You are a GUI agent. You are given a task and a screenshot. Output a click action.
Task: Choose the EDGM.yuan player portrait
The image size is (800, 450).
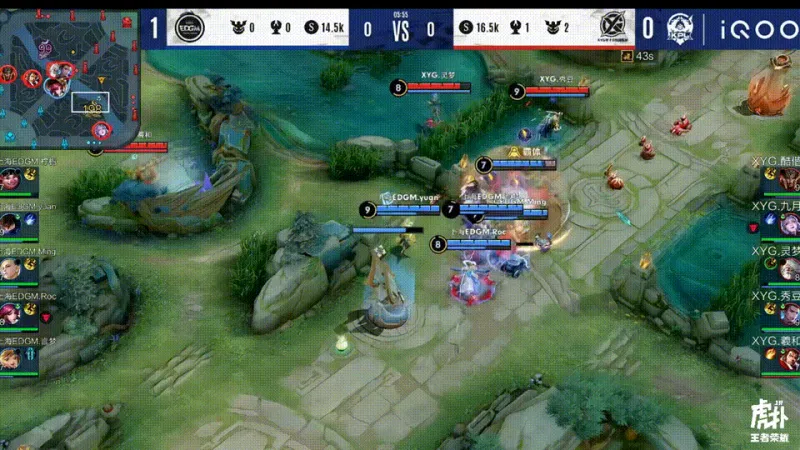(x=11, y=226)
